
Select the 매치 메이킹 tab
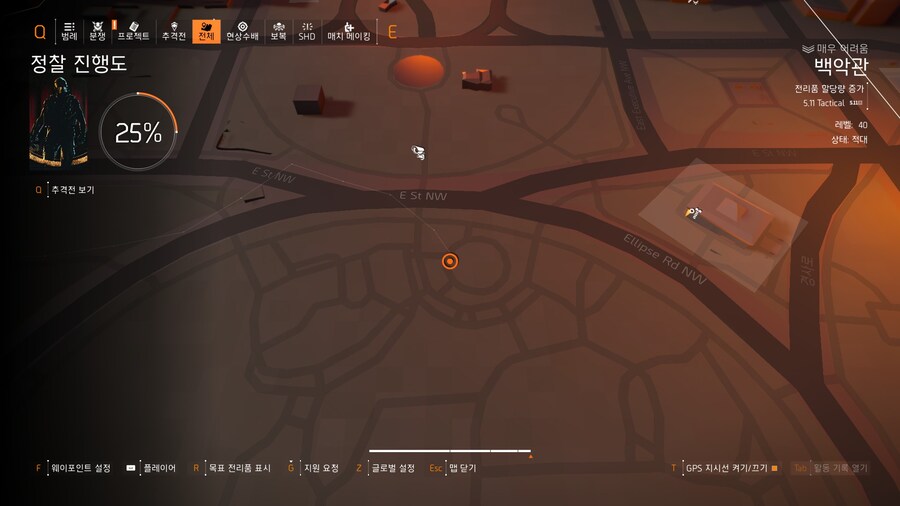point(349,30)
